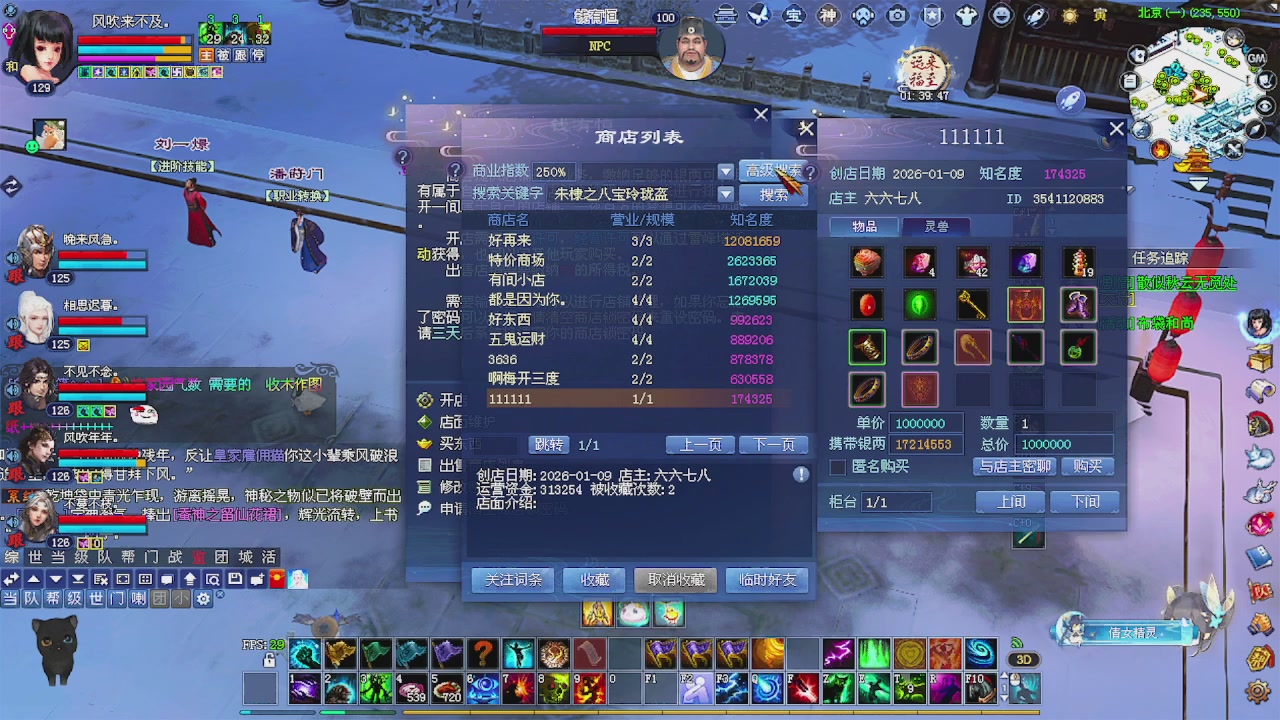Open the 商业指数 business index dropdown
1280x720 pixels.
[x=551, y=172]
